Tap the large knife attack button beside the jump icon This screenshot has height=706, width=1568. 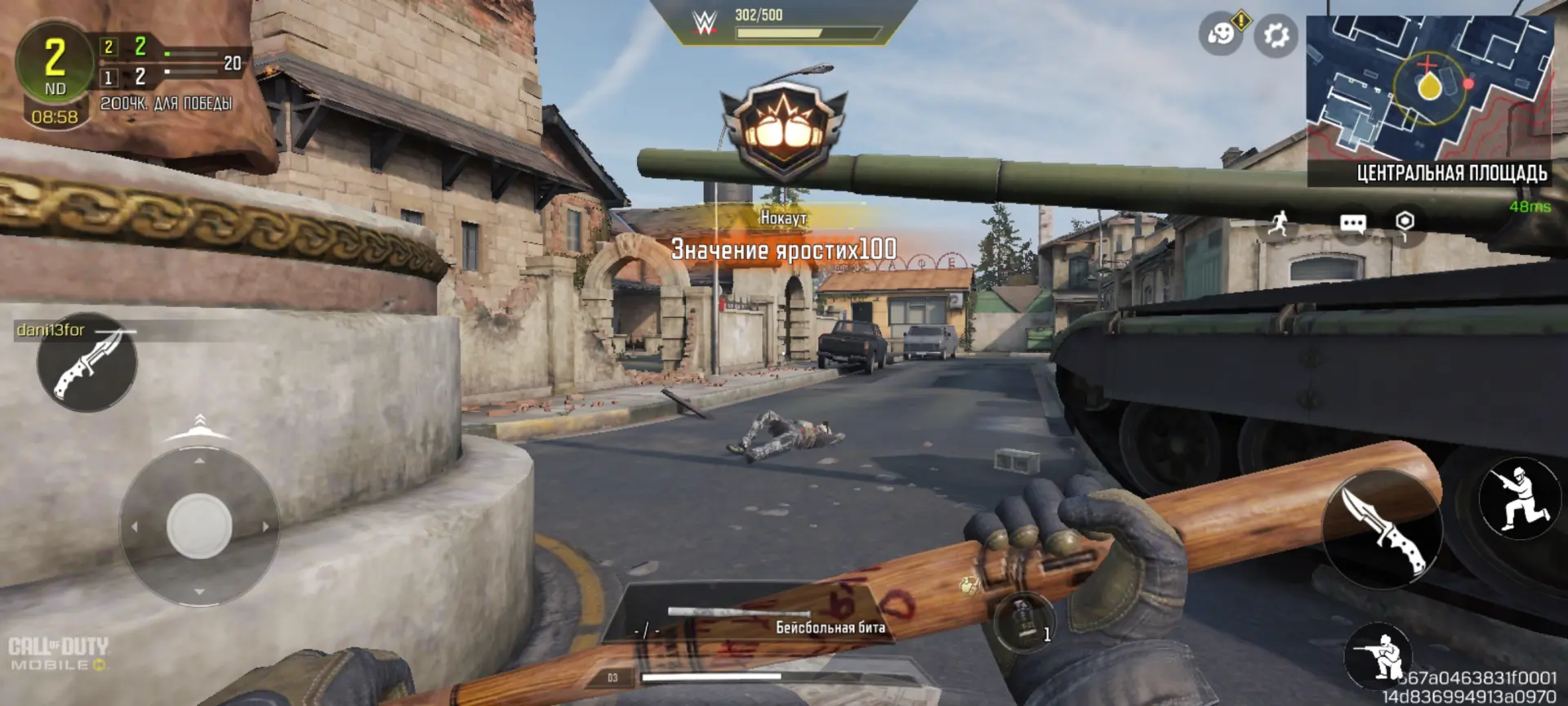[1382, 529]
